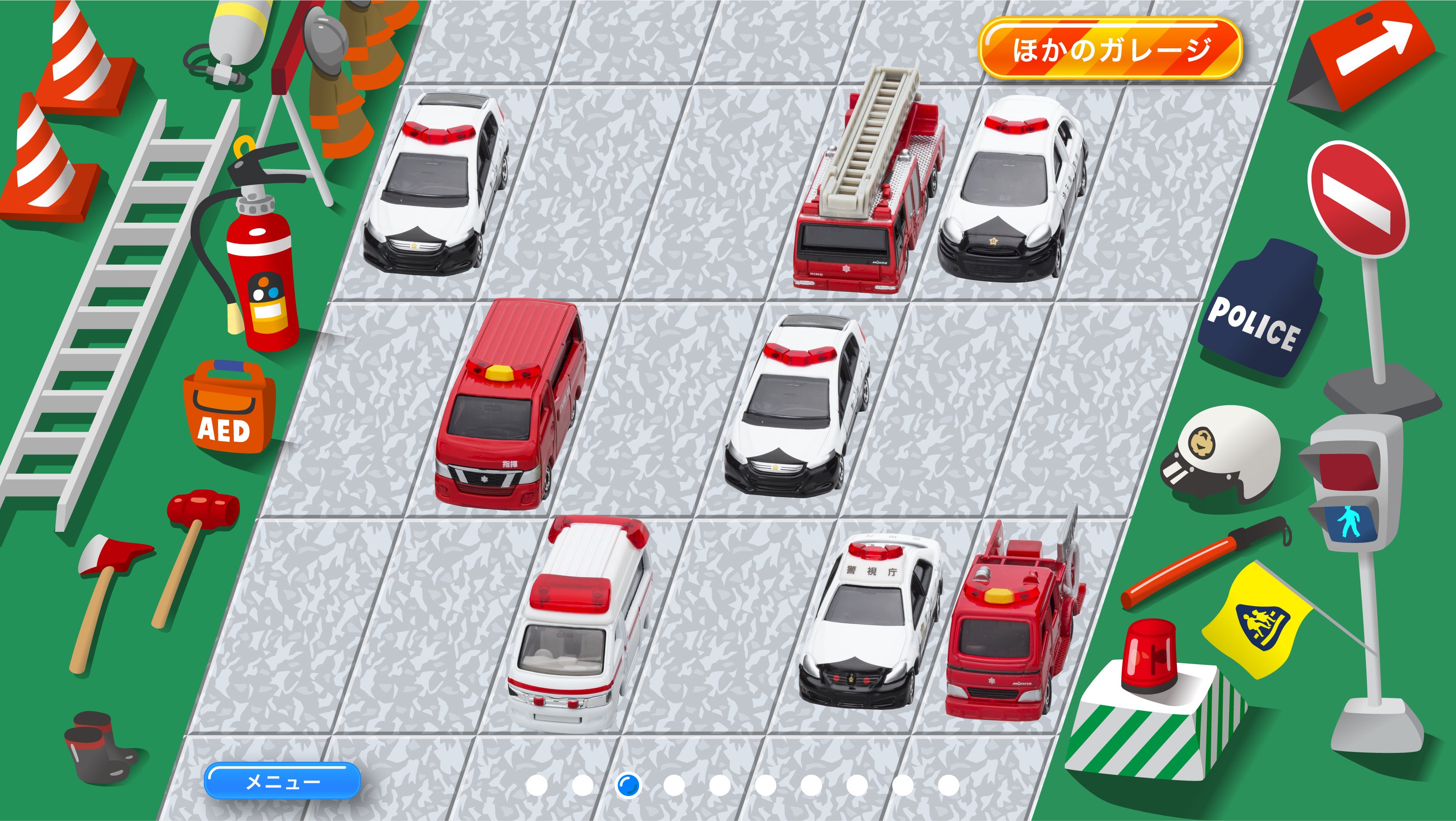This screenshot has width=1456, height=821.
Task: Go to the first page dot
Action: tap(537, 785)
